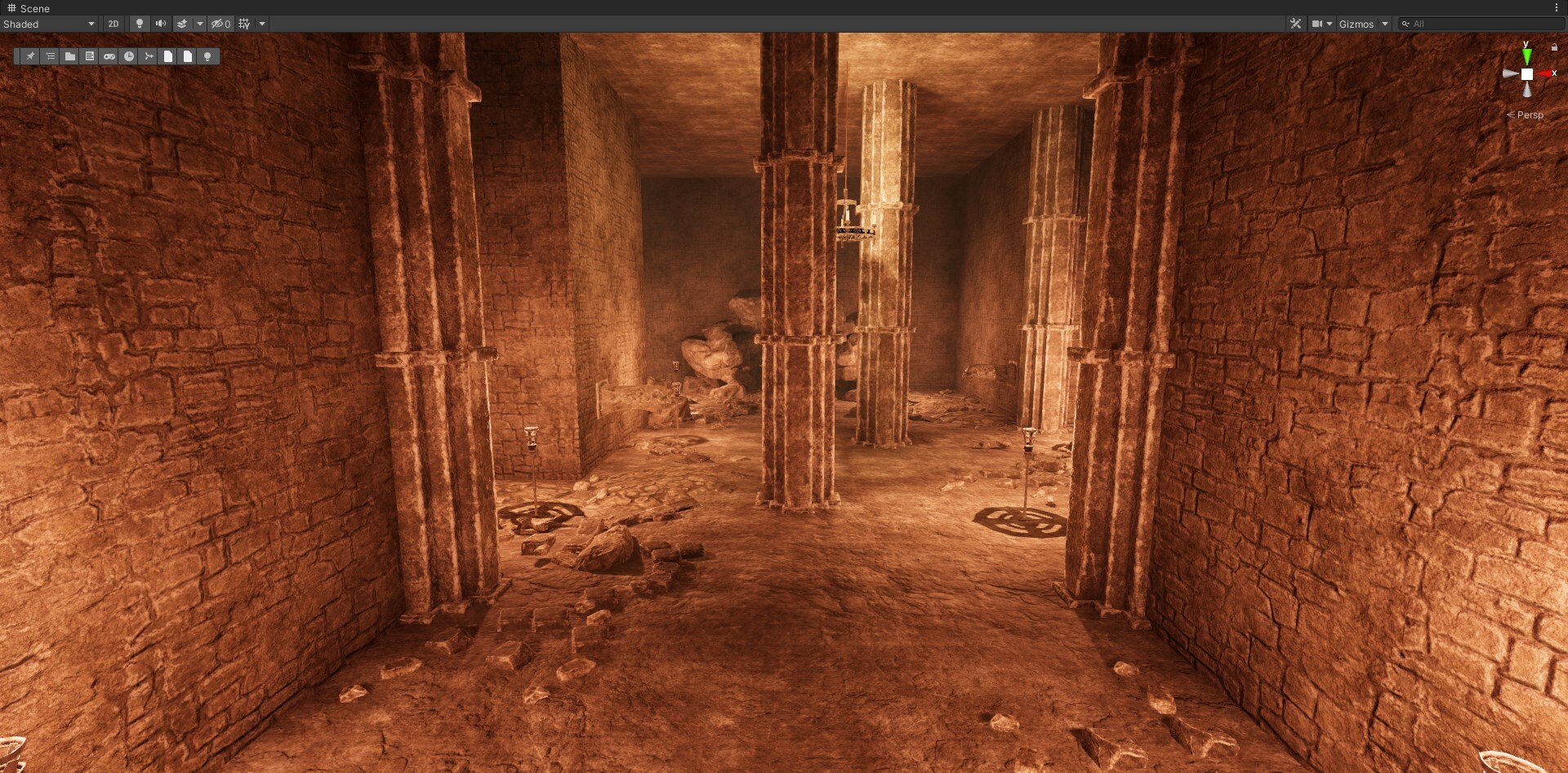Switch to the Scene tab
This screenshot has width=1568, height=773.
(30, 8)
